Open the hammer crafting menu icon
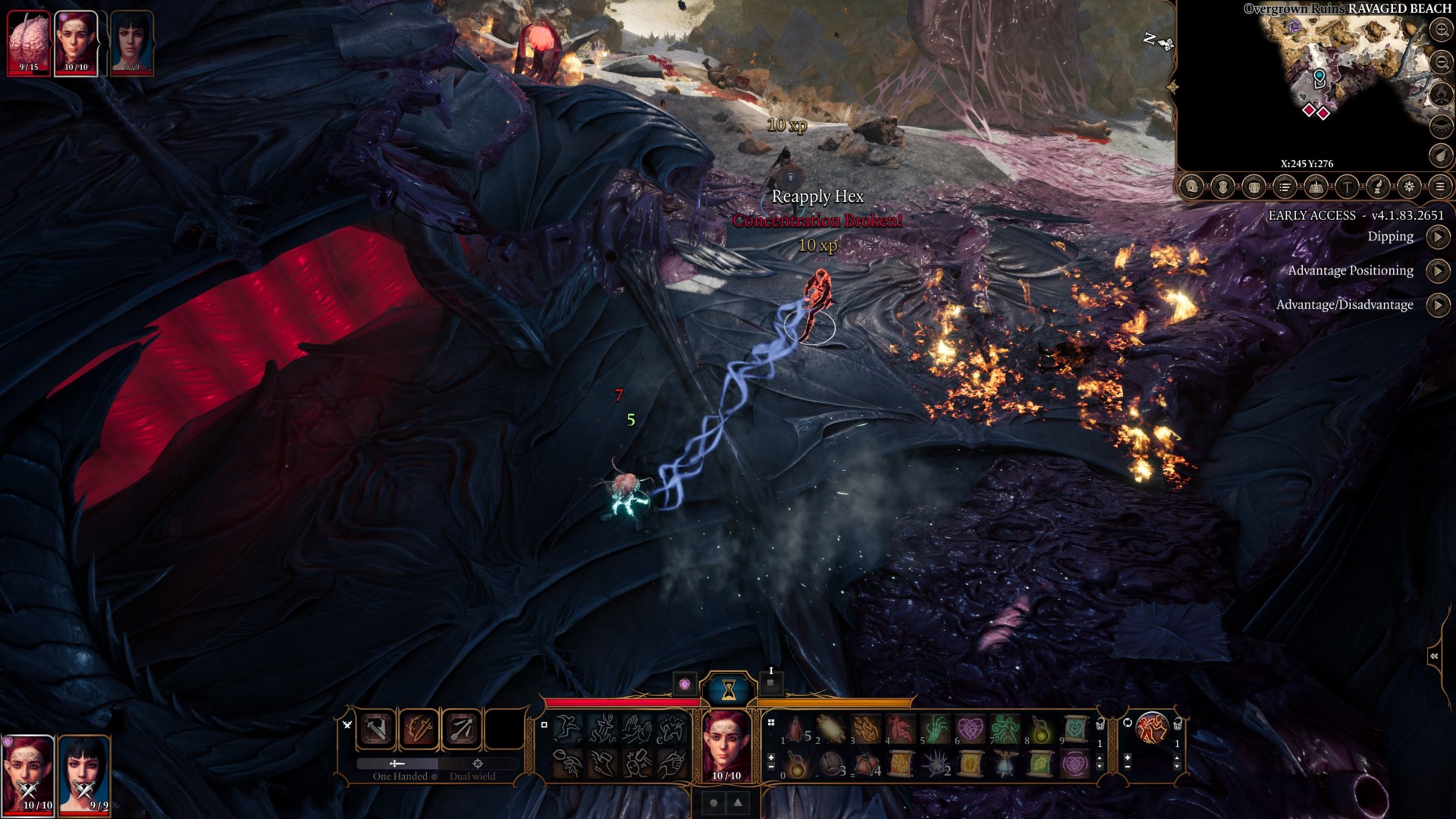The image size is (1456, 819). 1347,187
